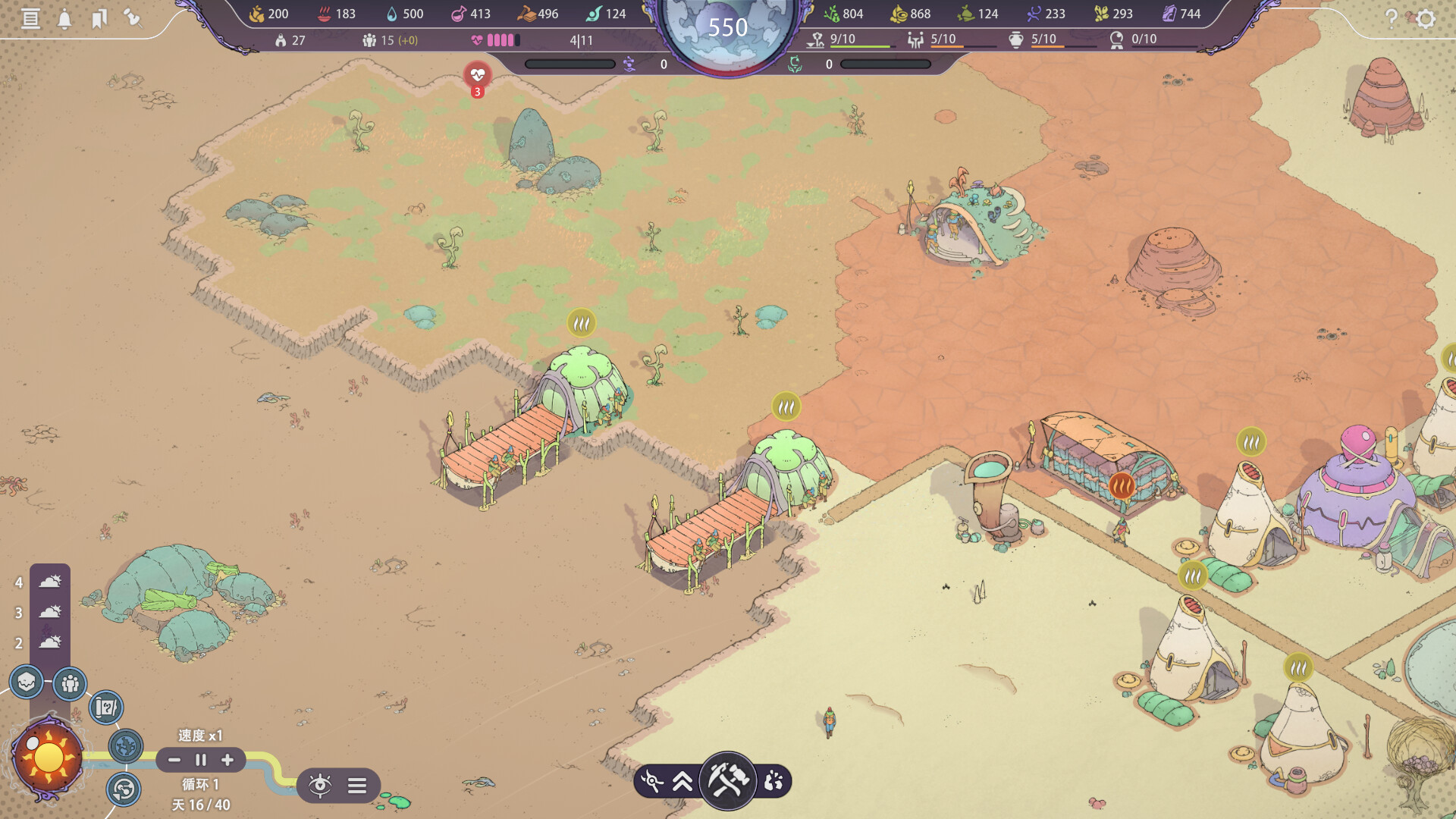Open the question mark scroll panel
This screenshot has height=819, width=1456.
click(x=106, y=708)
